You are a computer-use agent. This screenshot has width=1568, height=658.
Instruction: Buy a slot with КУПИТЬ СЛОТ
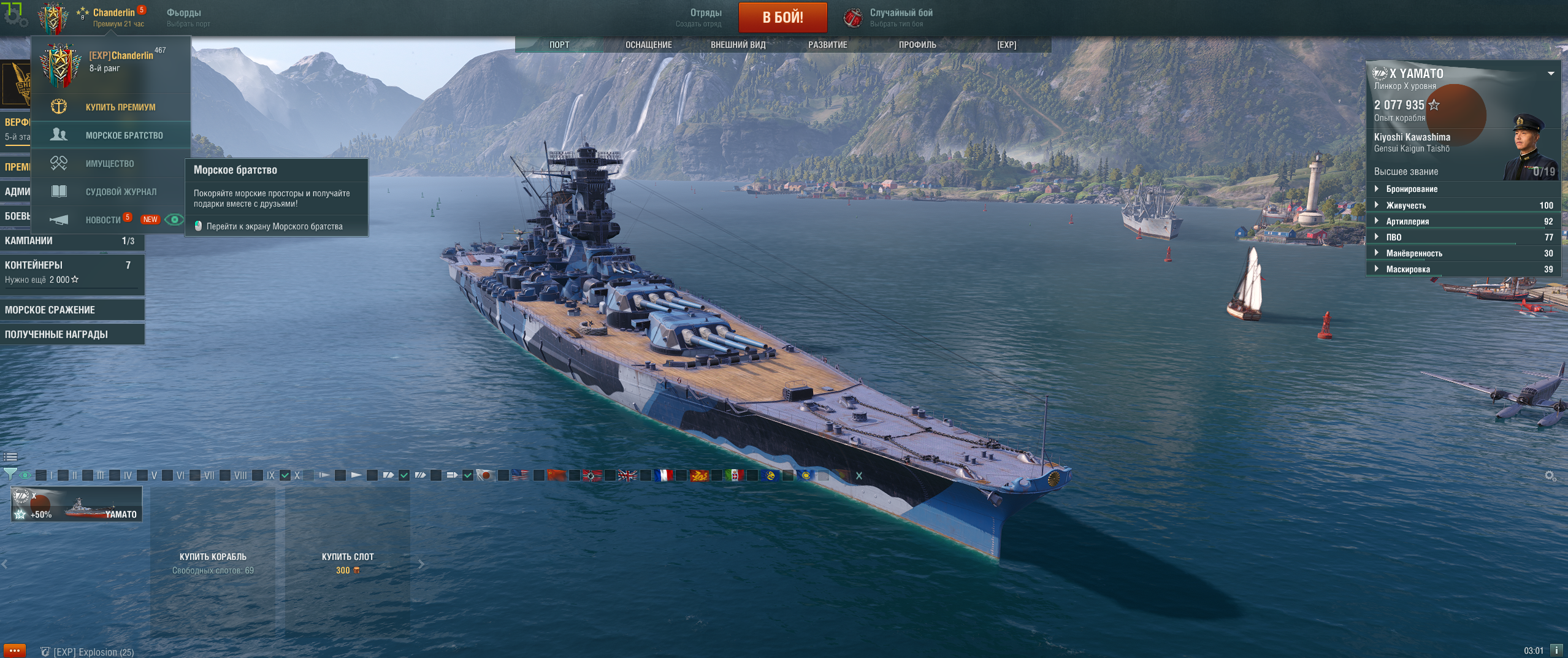[348, 562]
